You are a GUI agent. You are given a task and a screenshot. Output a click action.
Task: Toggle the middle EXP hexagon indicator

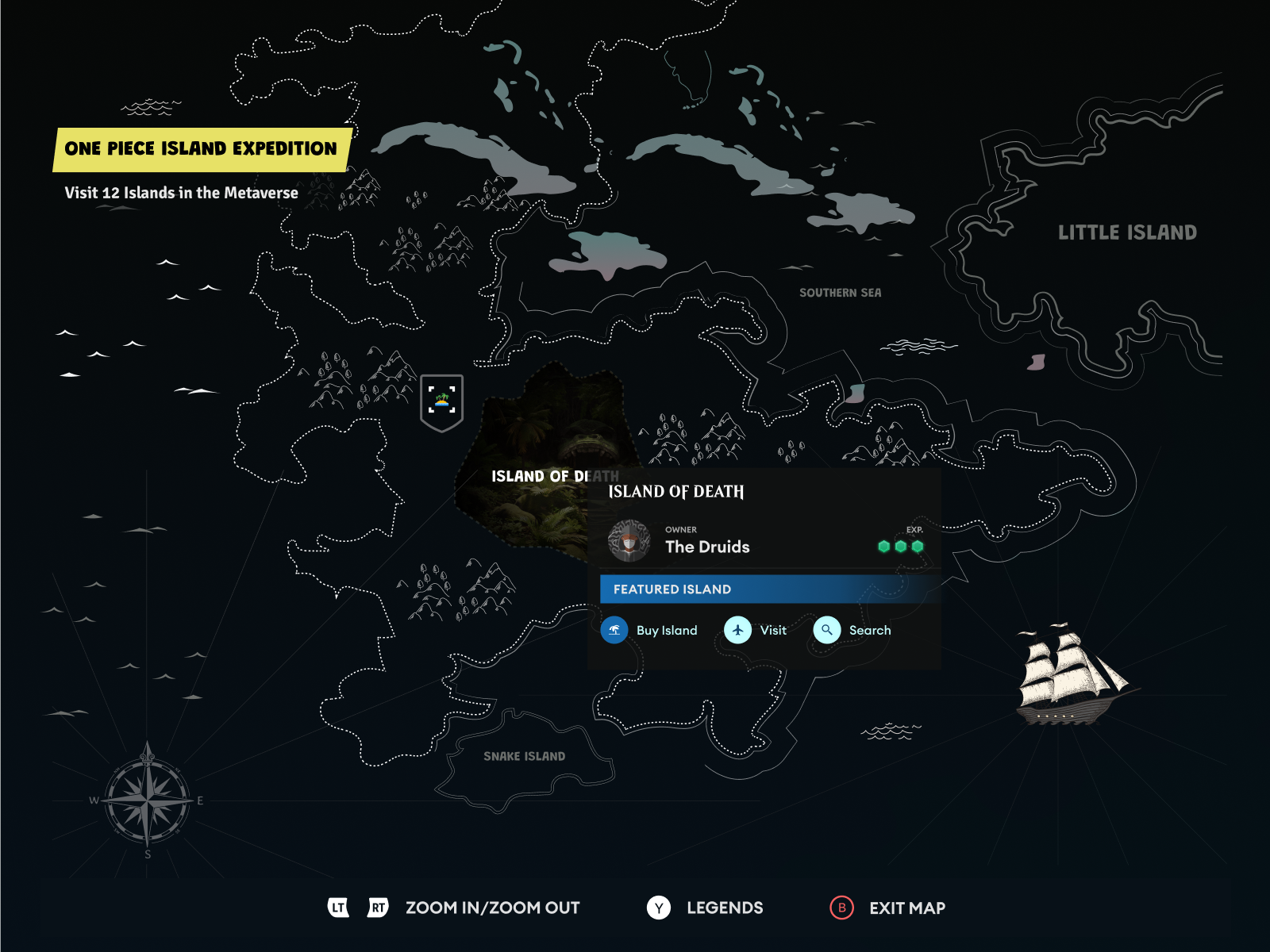[x=901, y=547]
